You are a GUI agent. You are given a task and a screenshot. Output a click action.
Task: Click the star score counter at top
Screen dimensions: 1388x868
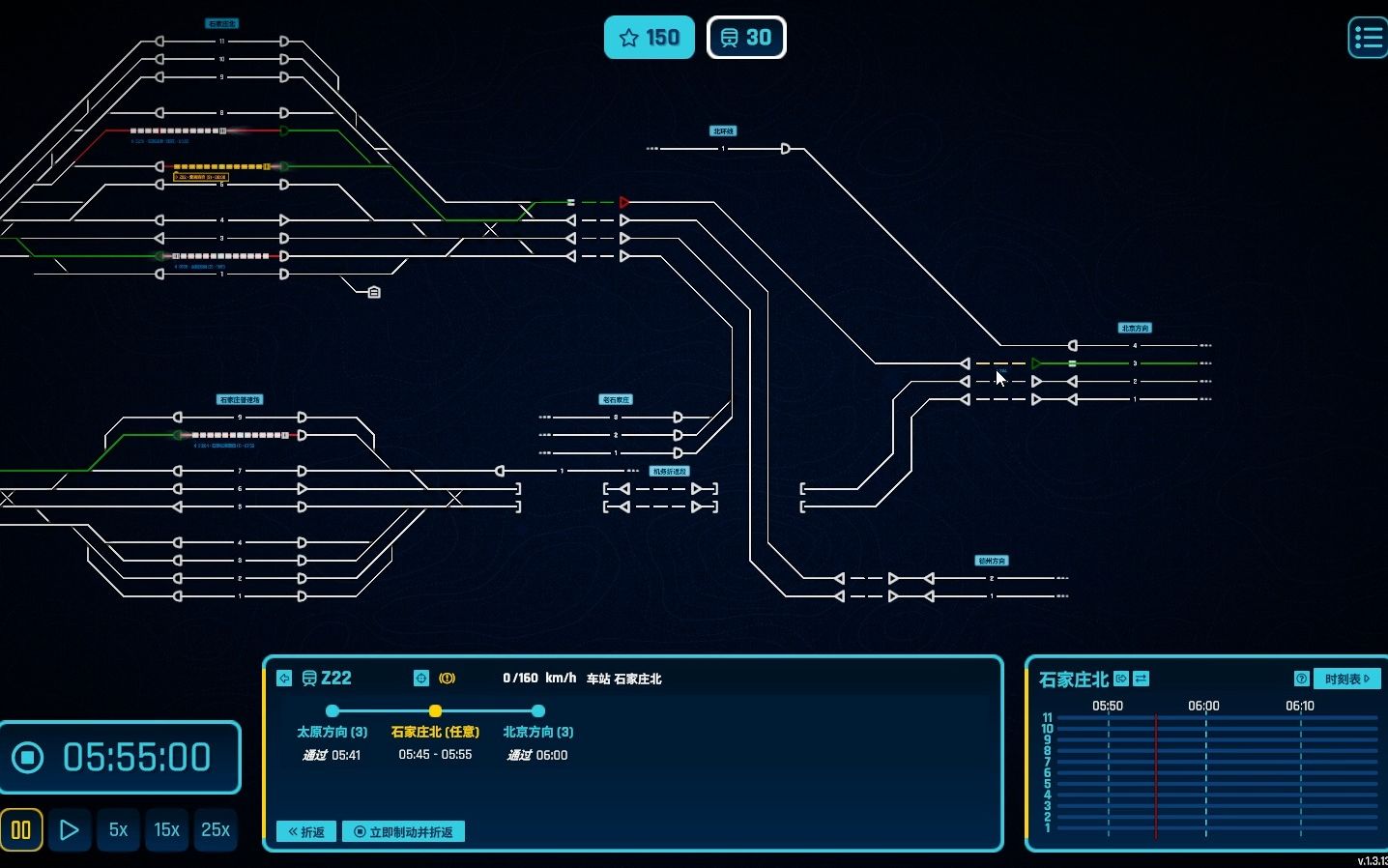pyautogui.click(x=649, y=37)
